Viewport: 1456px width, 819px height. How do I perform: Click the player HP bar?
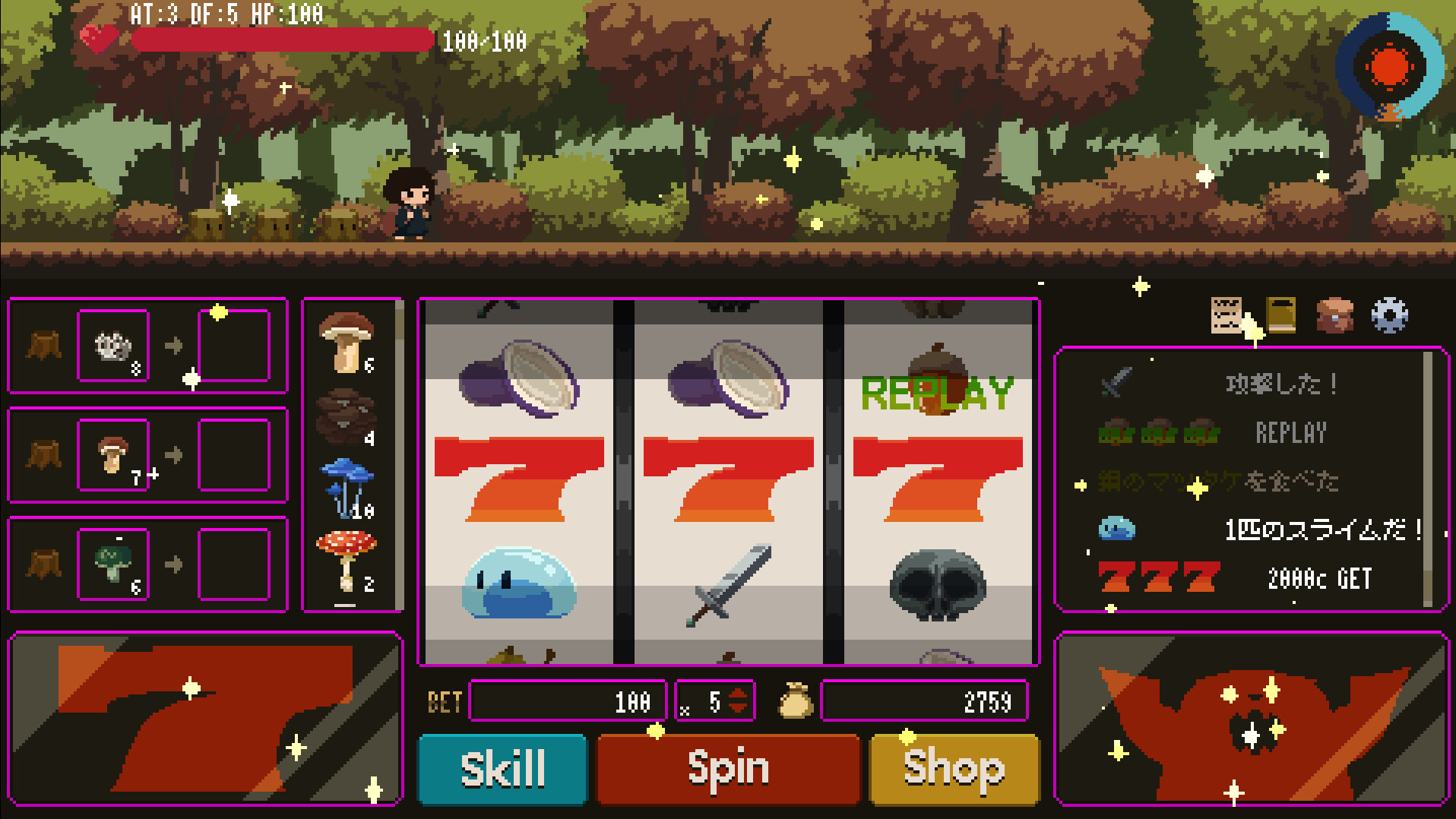281,36
